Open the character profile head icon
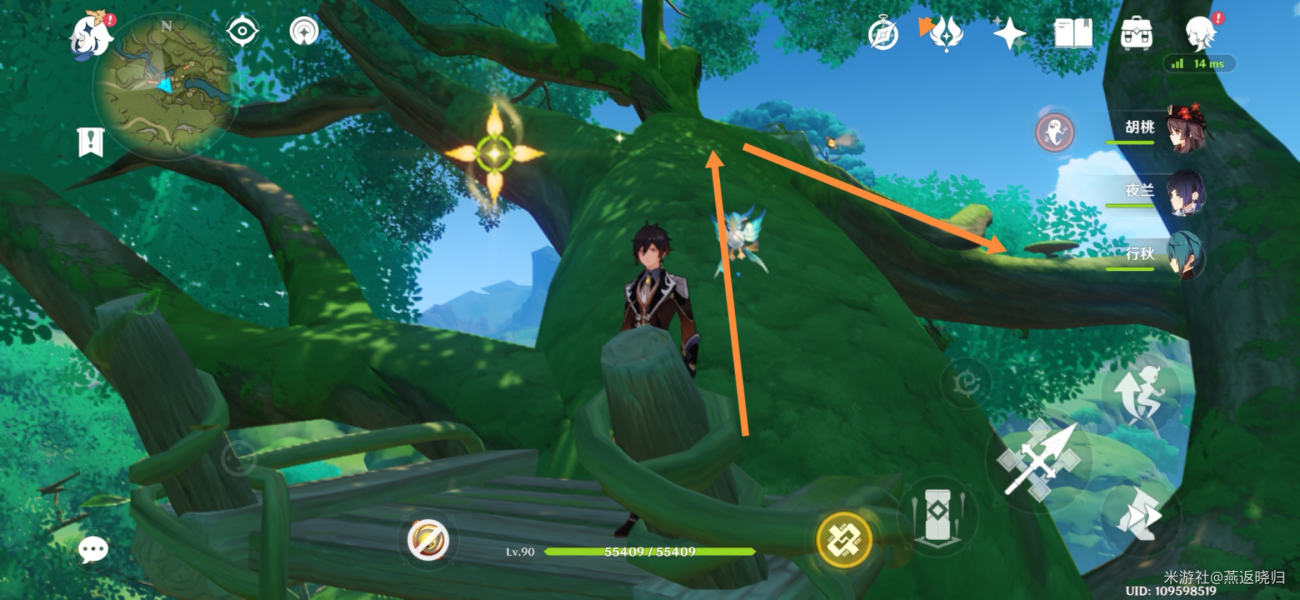 point(1200,33)
